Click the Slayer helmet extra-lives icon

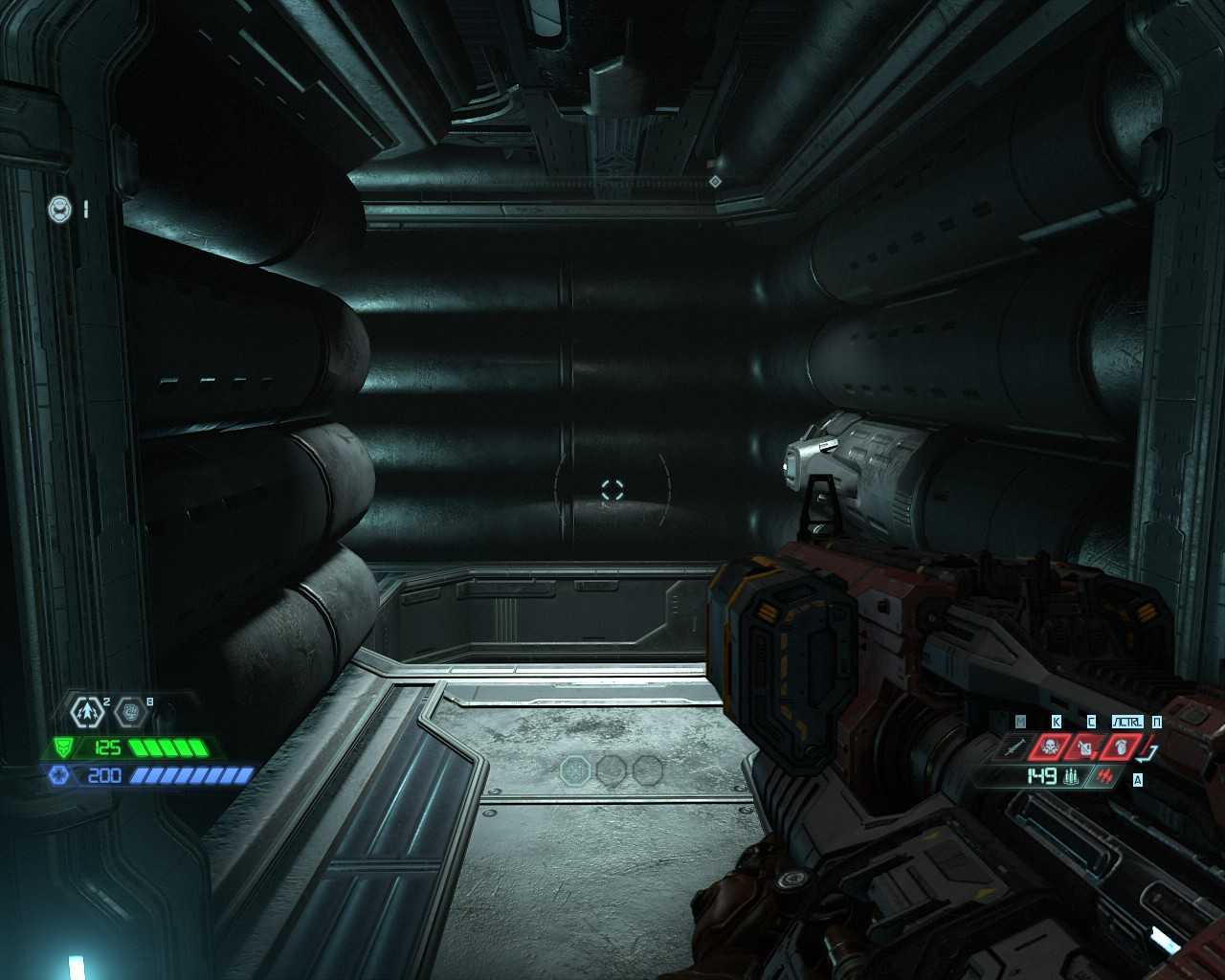60,208
